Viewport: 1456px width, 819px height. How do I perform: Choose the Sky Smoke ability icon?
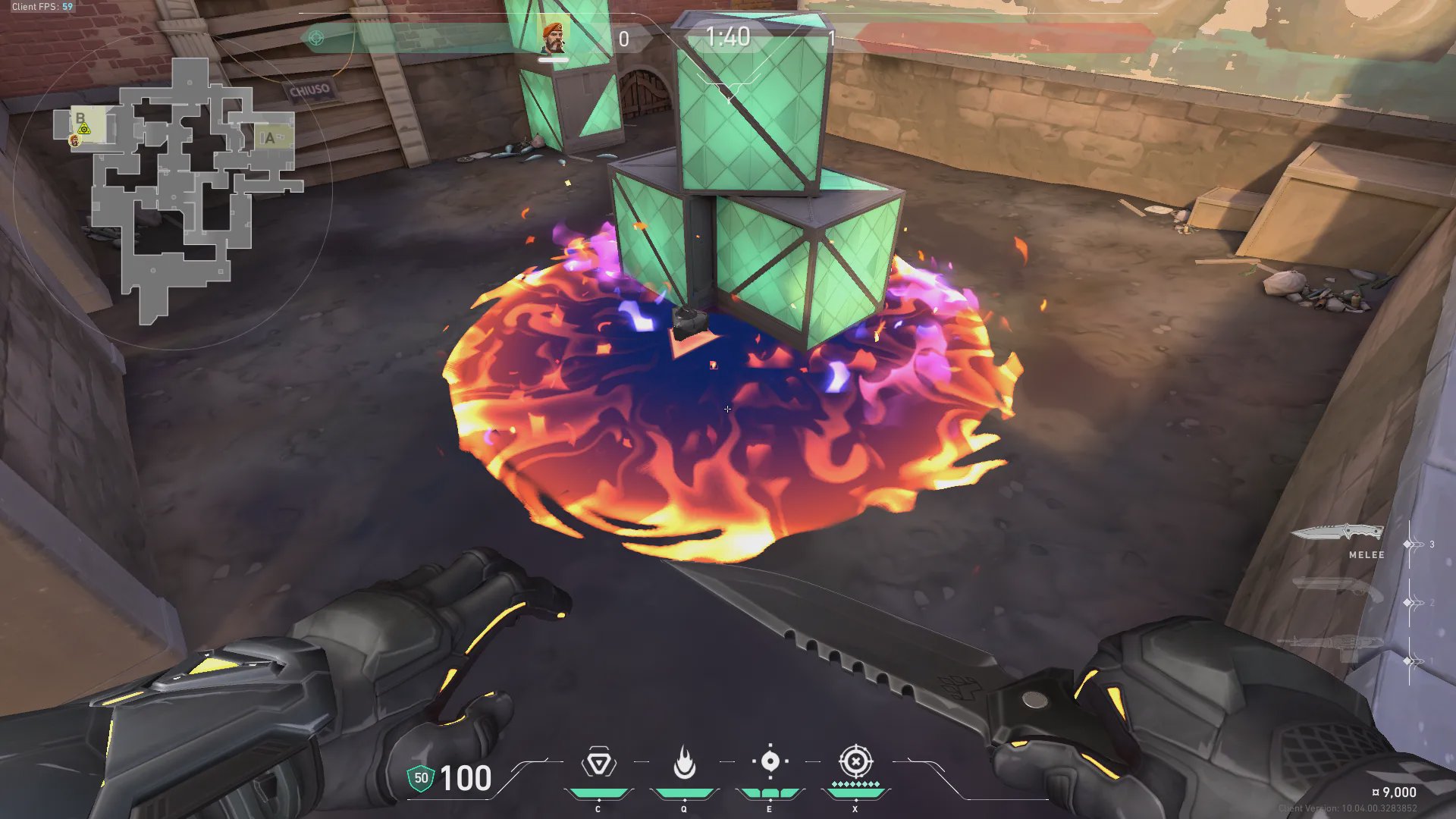[770, 761]
